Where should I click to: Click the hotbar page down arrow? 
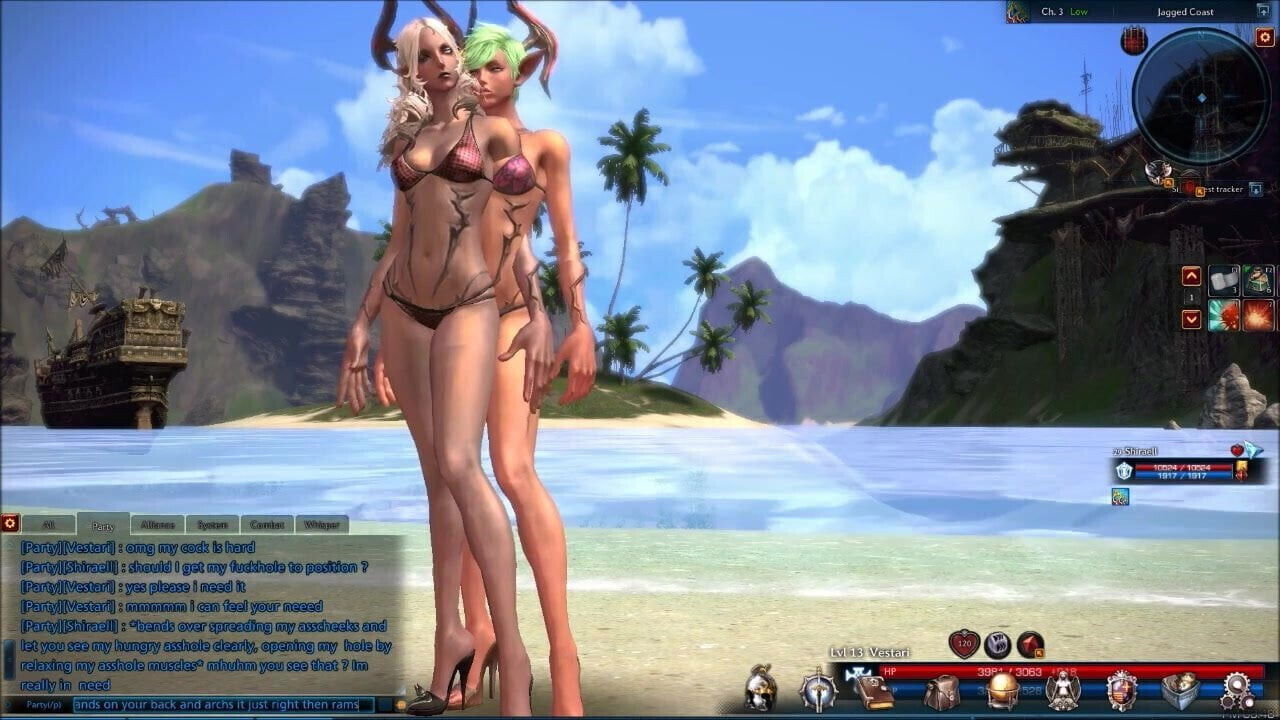[1192, 318]
